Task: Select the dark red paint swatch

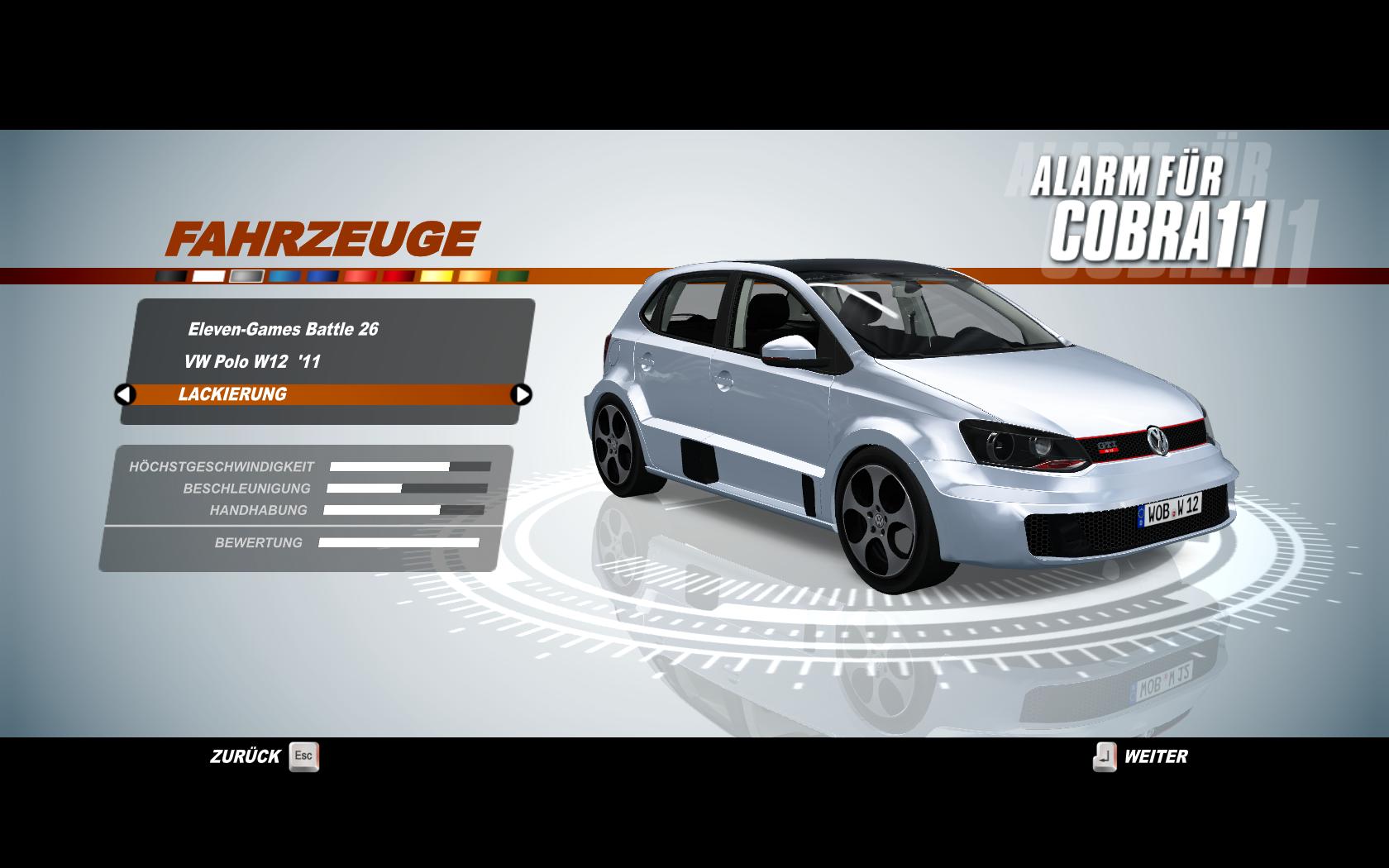Action: pos(399,276)
